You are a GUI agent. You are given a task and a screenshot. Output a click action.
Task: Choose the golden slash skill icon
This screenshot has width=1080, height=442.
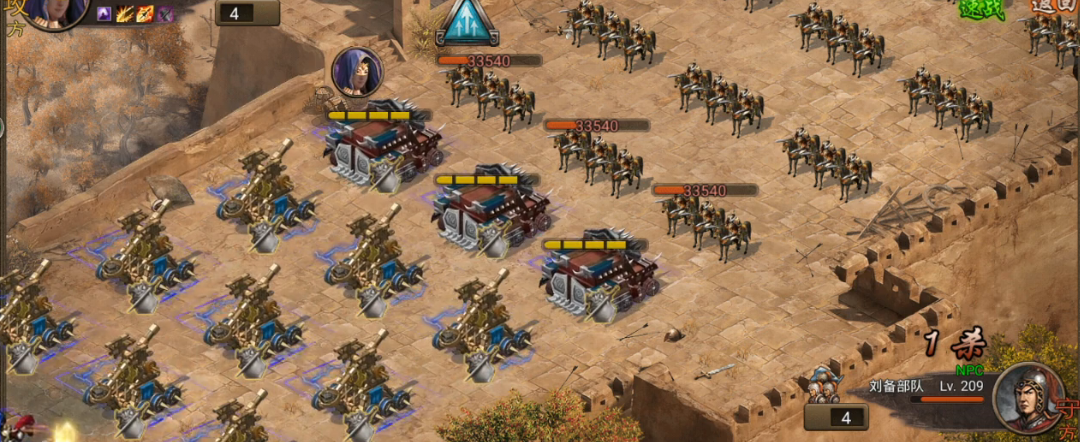tap(125, 14)
